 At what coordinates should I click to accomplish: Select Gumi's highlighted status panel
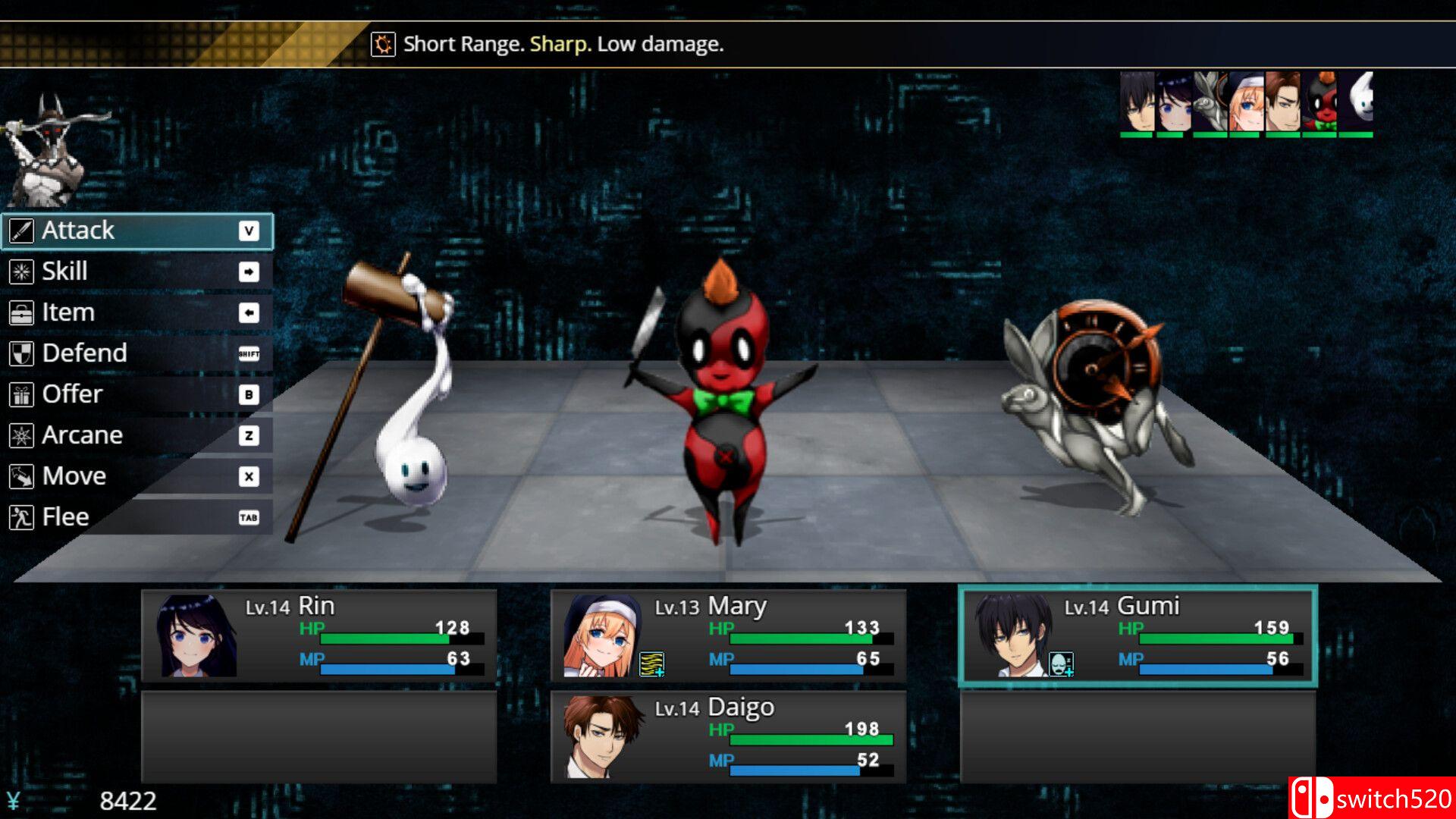click(1137, 635)
